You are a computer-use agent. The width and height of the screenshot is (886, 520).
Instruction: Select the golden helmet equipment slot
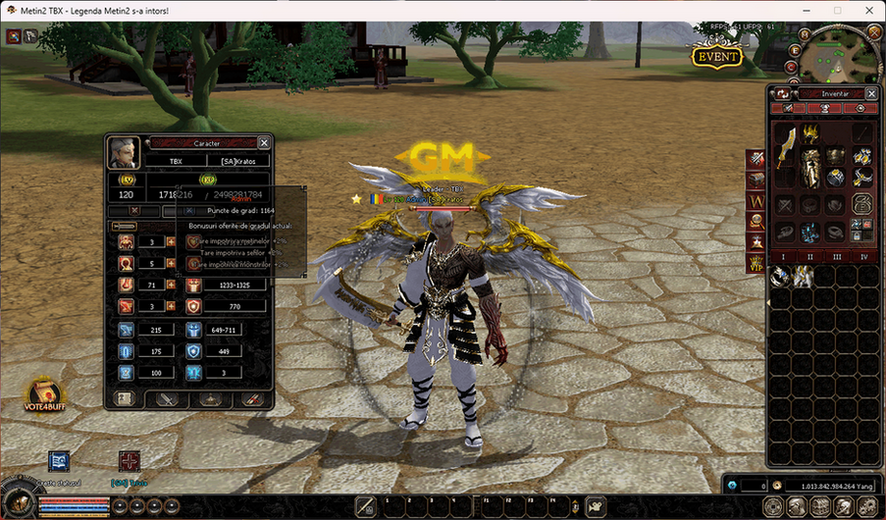point(811,132)
